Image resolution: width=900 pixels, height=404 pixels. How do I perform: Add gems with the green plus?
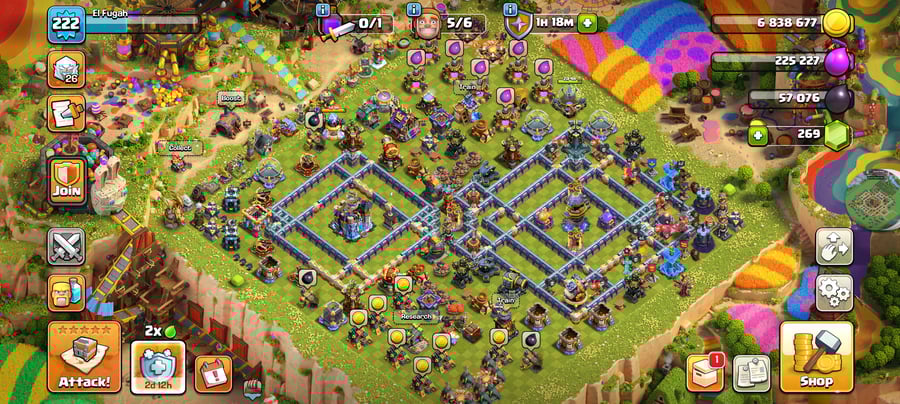(x=759, y=134)
